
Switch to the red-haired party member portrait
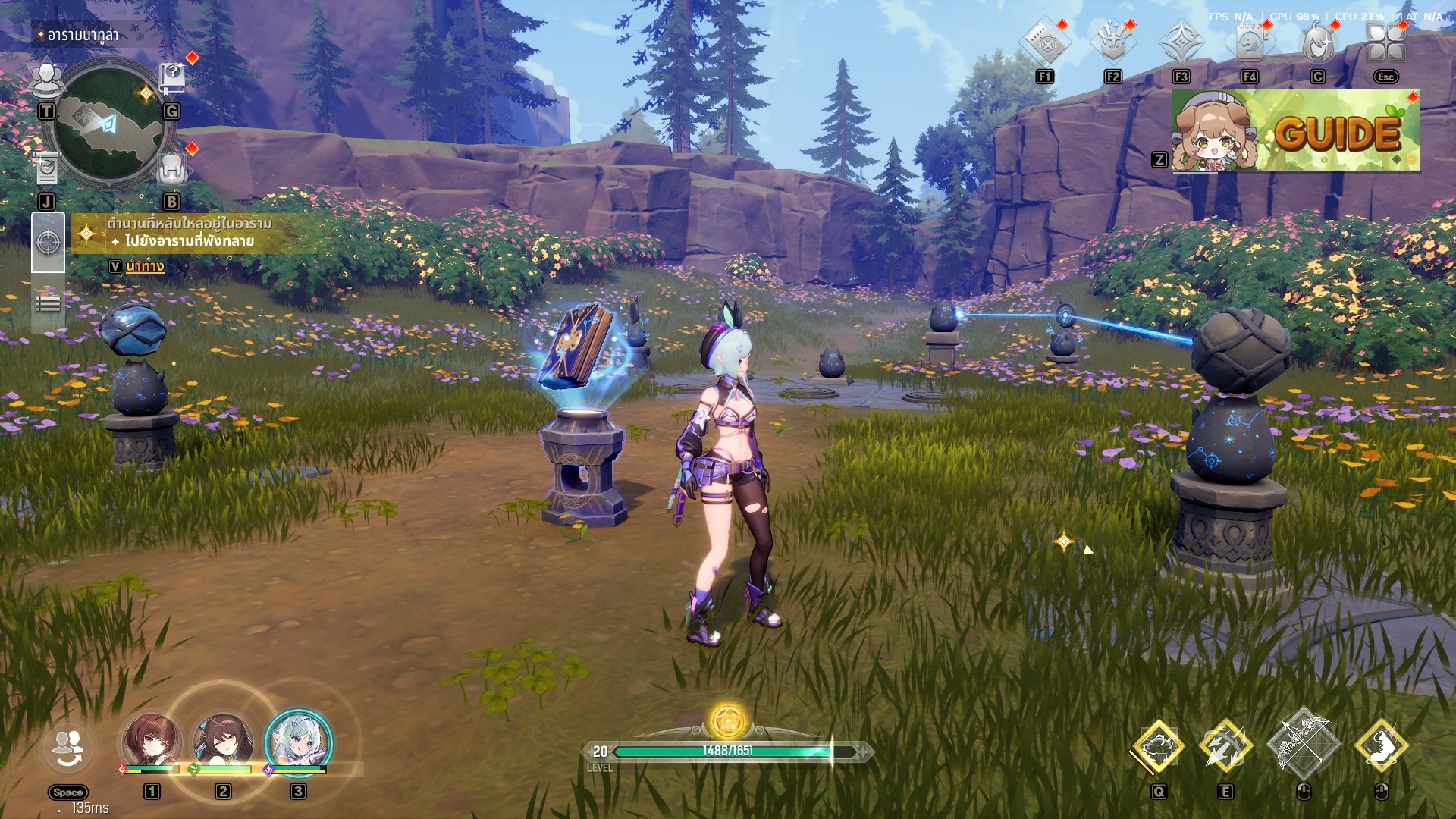pos(152,741)
